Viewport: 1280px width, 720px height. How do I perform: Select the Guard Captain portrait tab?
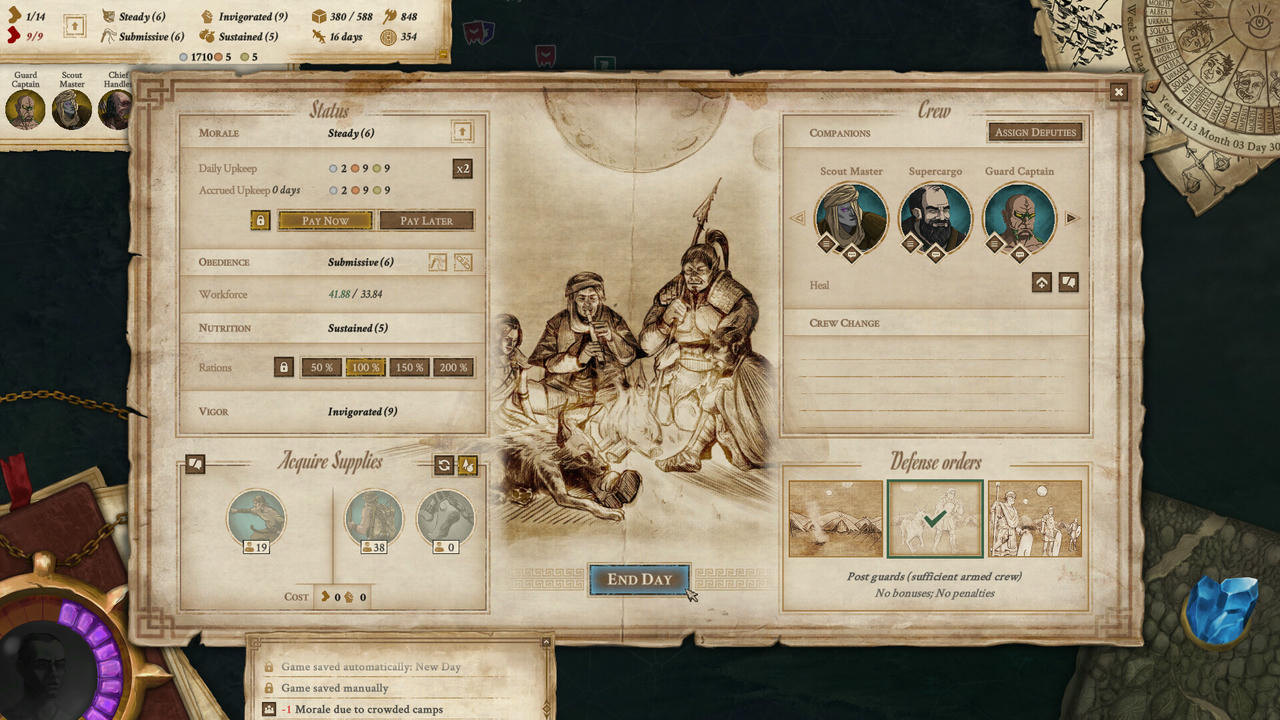tap(25, 108)
